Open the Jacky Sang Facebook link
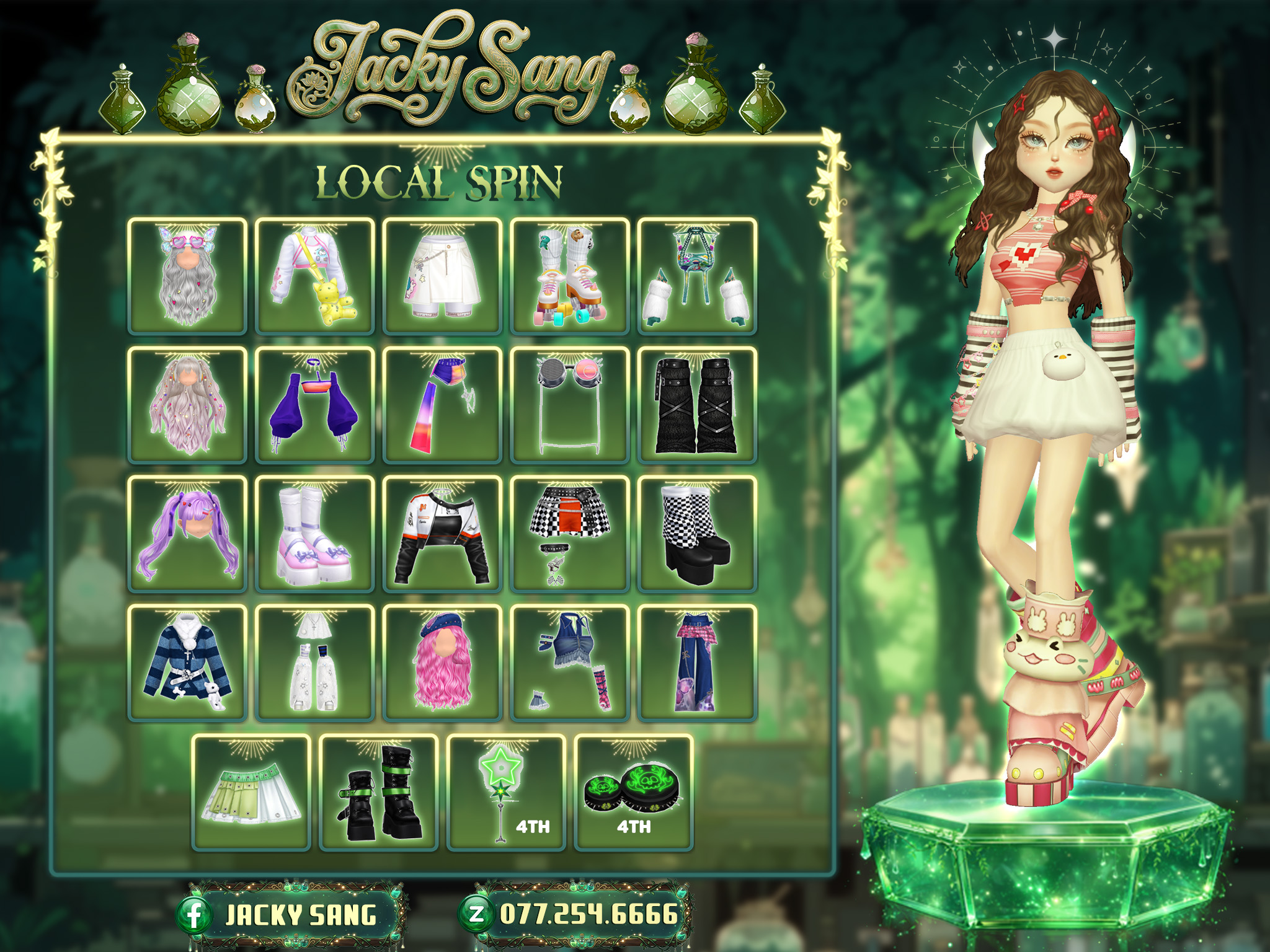This screenshot has width=1270, height=952. pyautogui.click(x=290, y=915)
